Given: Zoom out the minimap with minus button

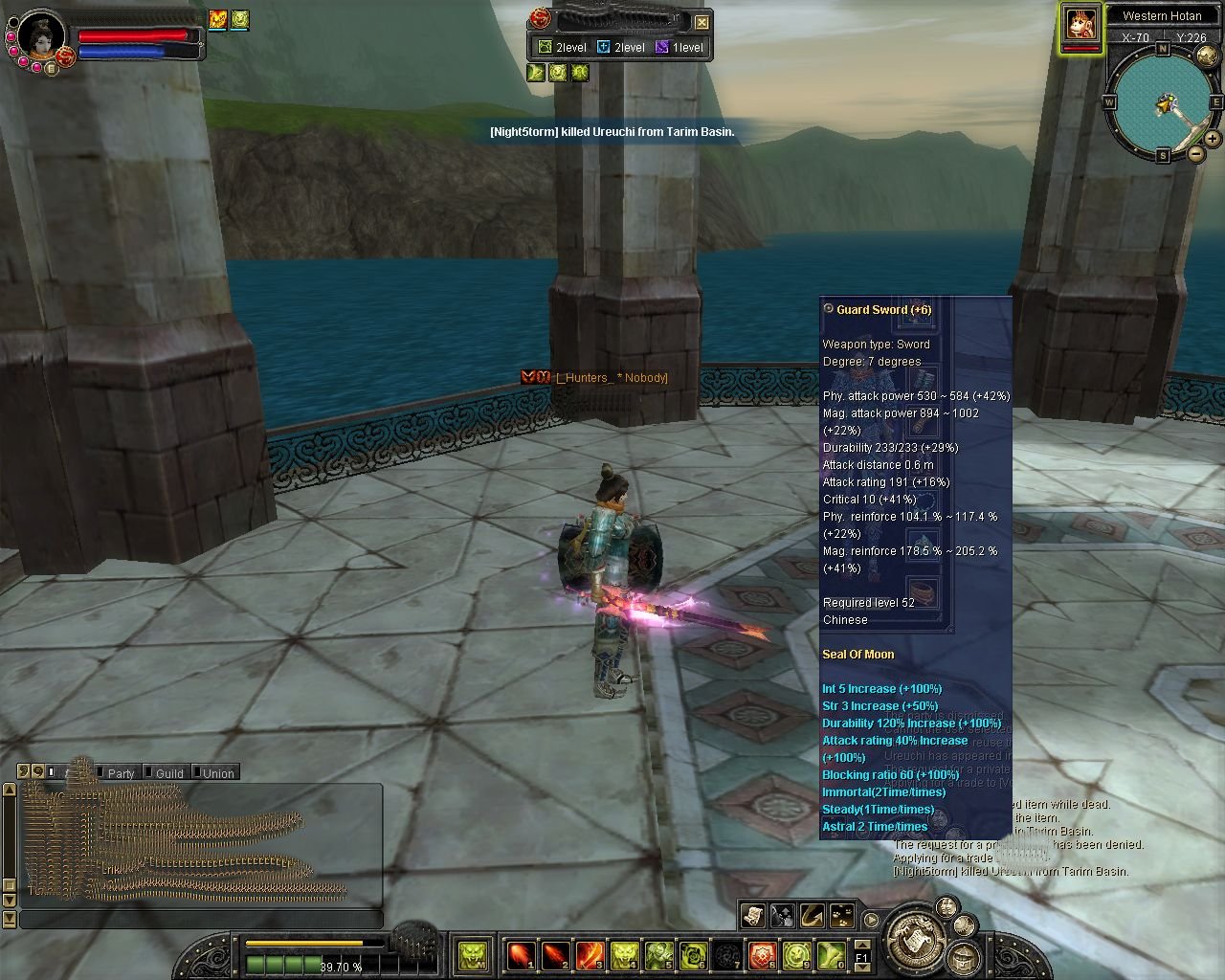Looking at the screenshot, I should click(1196, 153).
